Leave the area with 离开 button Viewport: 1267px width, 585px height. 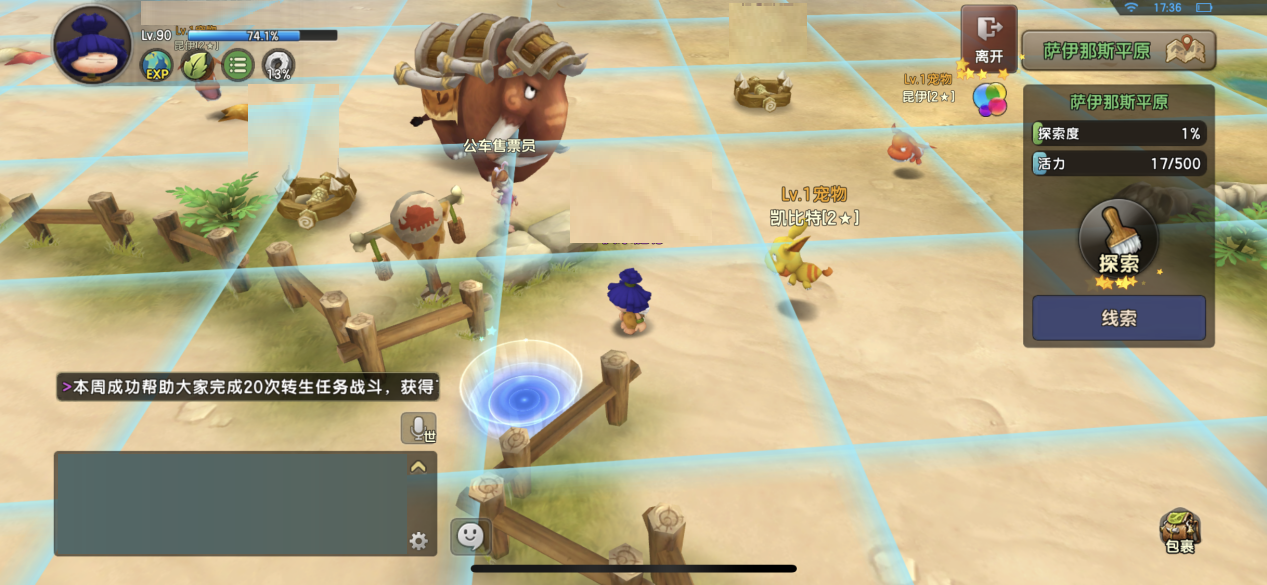coord(989,38)
